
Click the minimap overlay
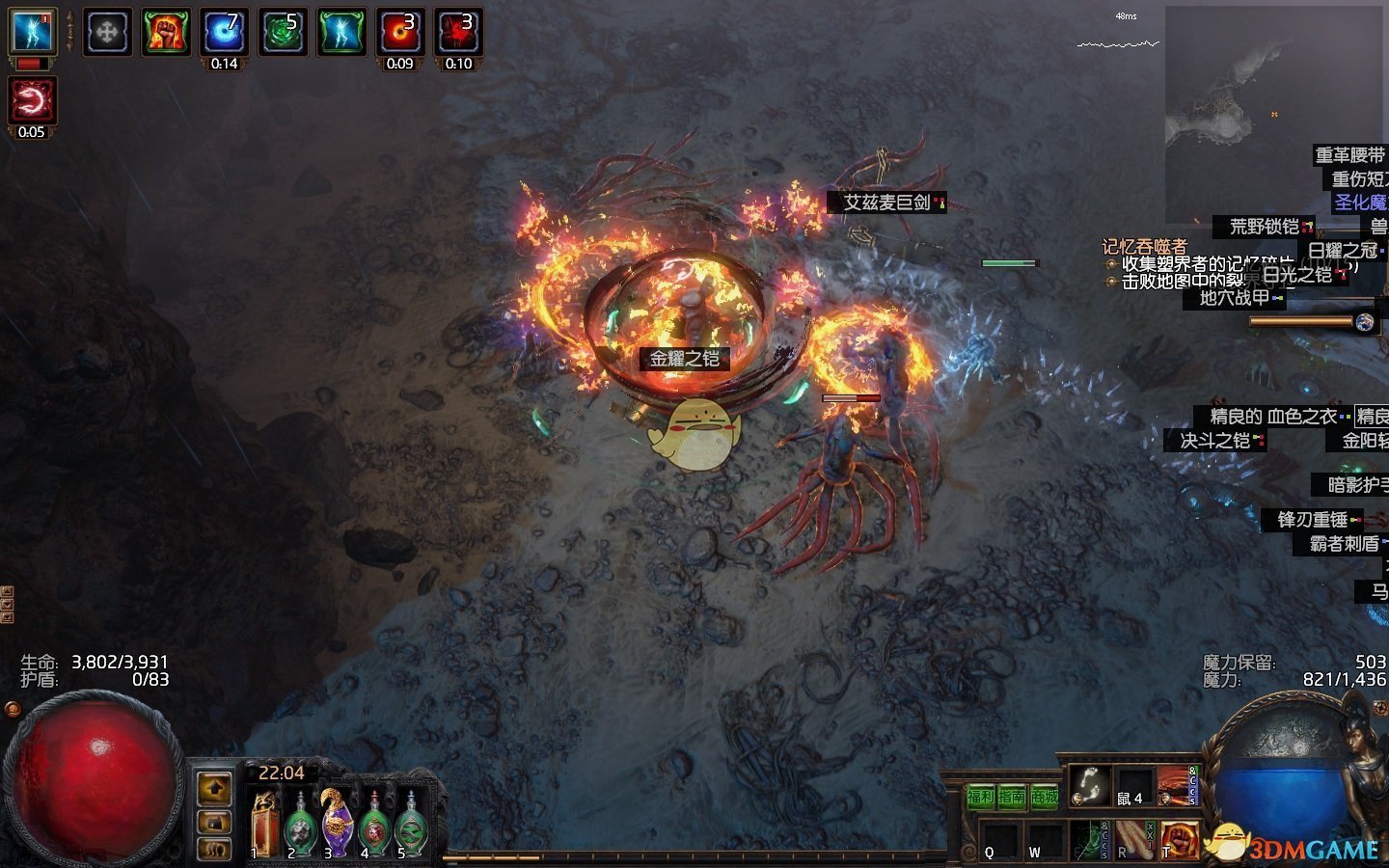click(x=1273, y=114)
